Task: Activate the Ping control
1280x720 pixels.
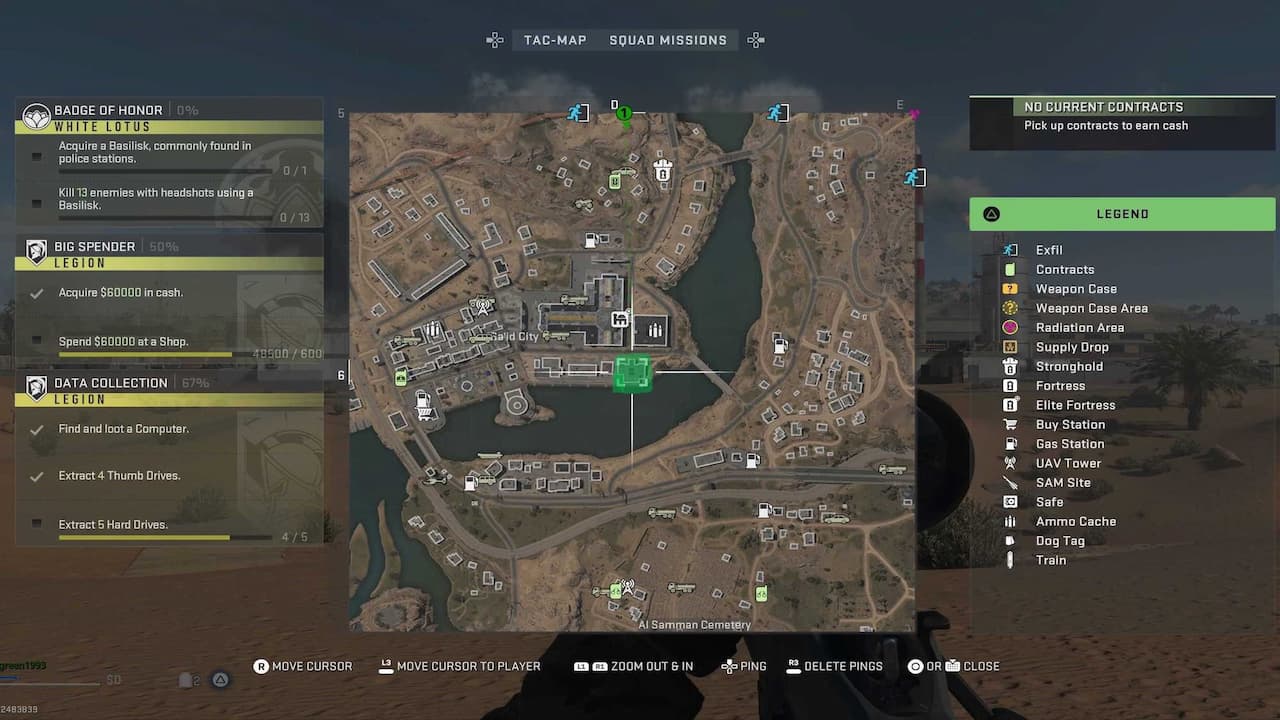Action: pyautogui.click(x=744, y=666)
